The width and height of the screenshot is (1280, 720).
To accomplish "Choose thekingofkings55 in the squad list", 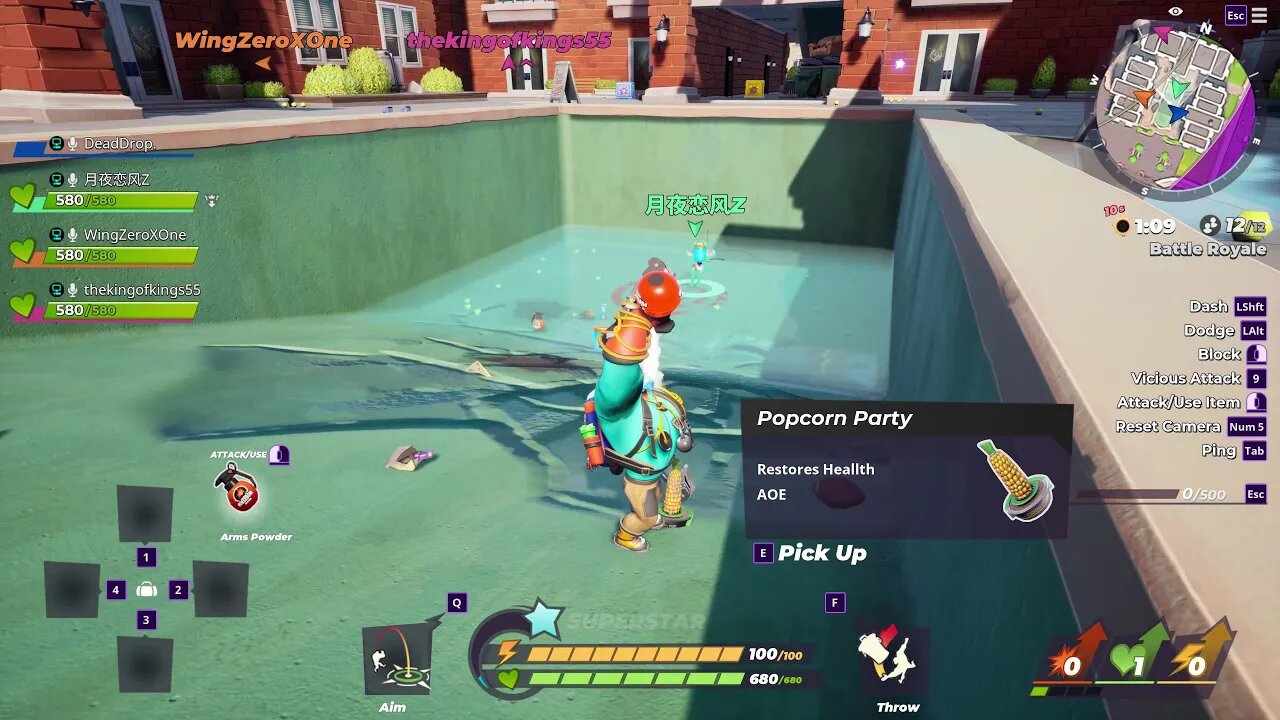I will click(x=140, y=290).
